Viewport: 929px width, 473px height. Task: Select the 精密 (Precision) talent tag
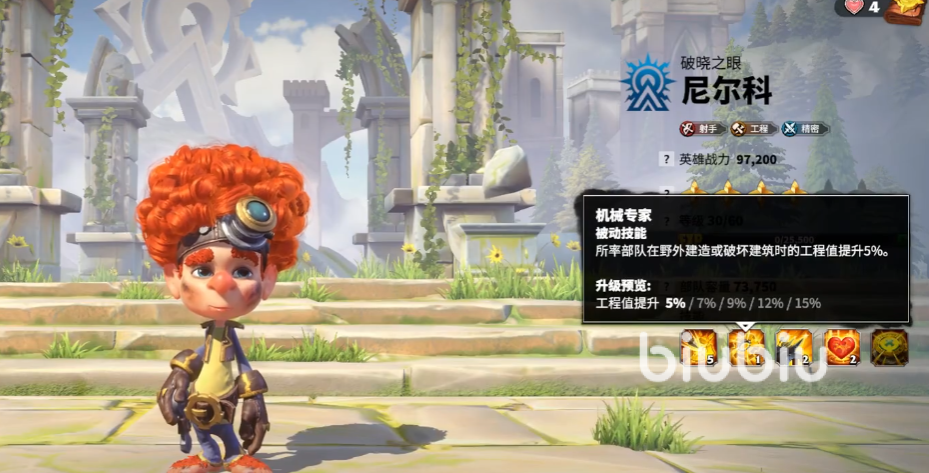point(805,128)
